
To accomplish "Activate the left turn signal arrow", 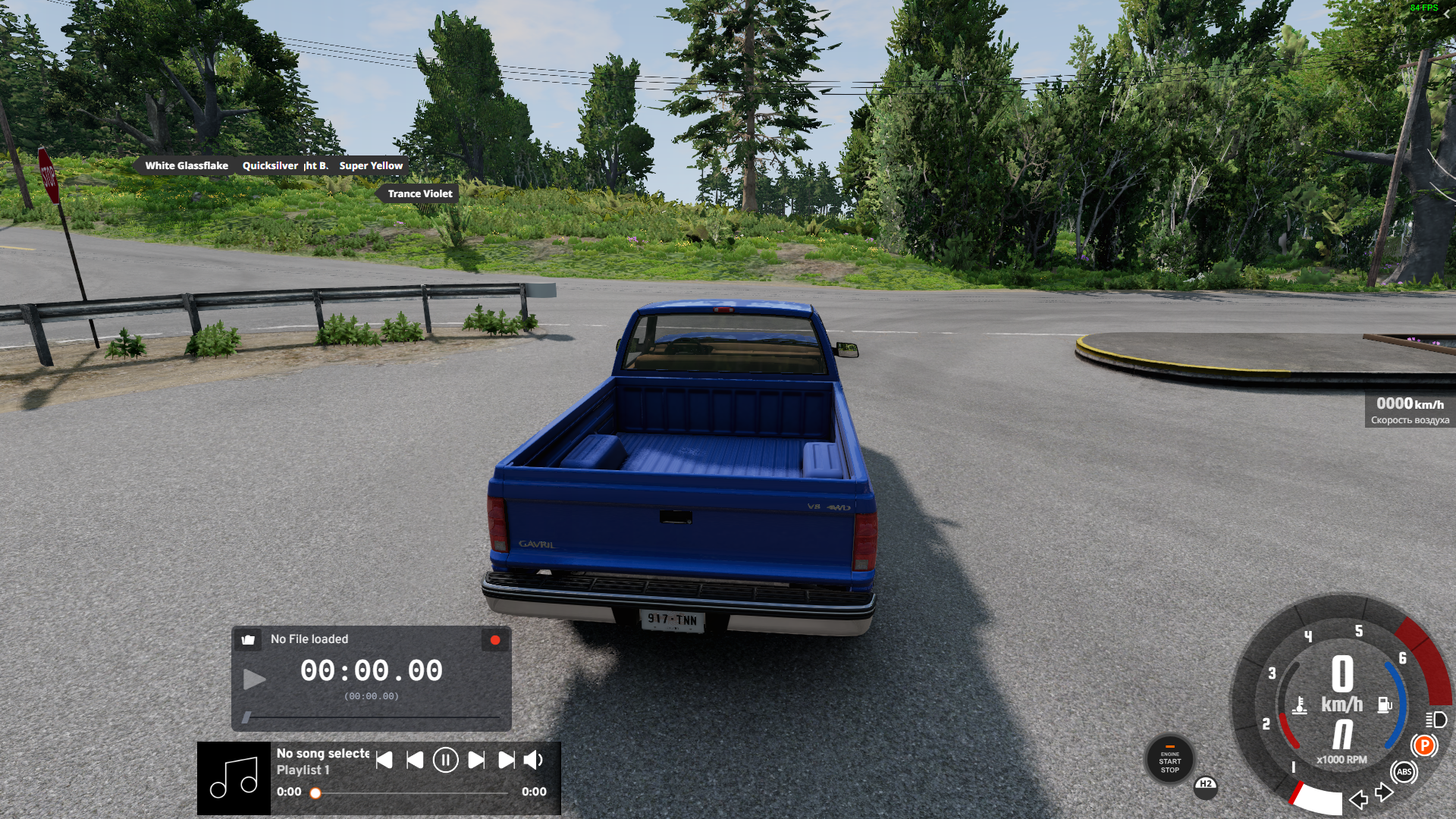I will (x=1358, y=799).
